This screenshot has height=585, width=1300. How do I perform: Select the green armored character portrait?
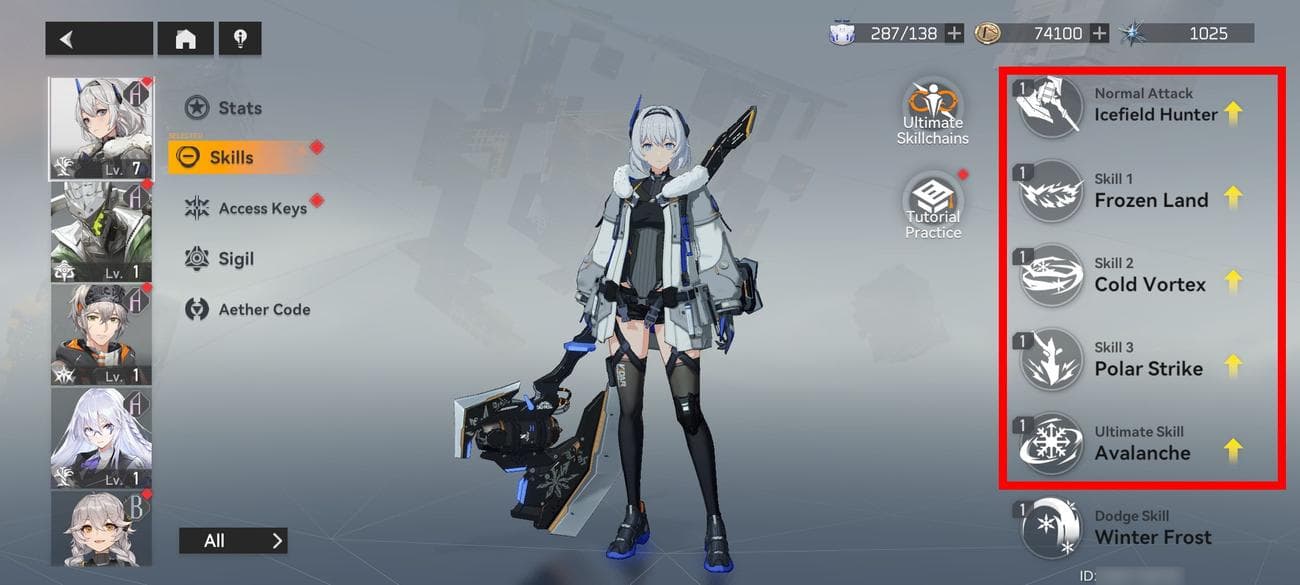coord(101,231)
